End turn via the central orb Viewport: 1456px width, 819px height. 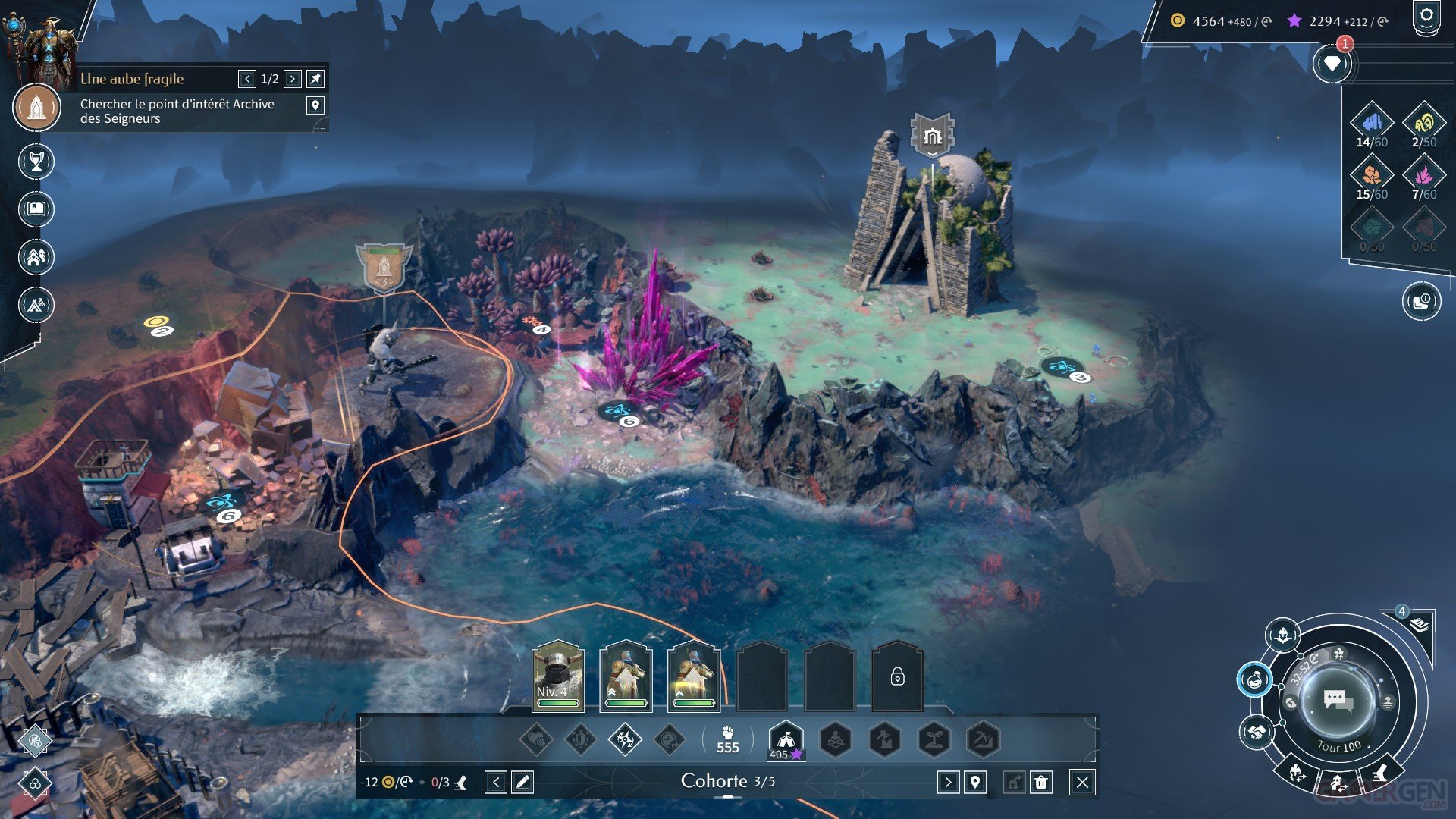point(1338,701)
